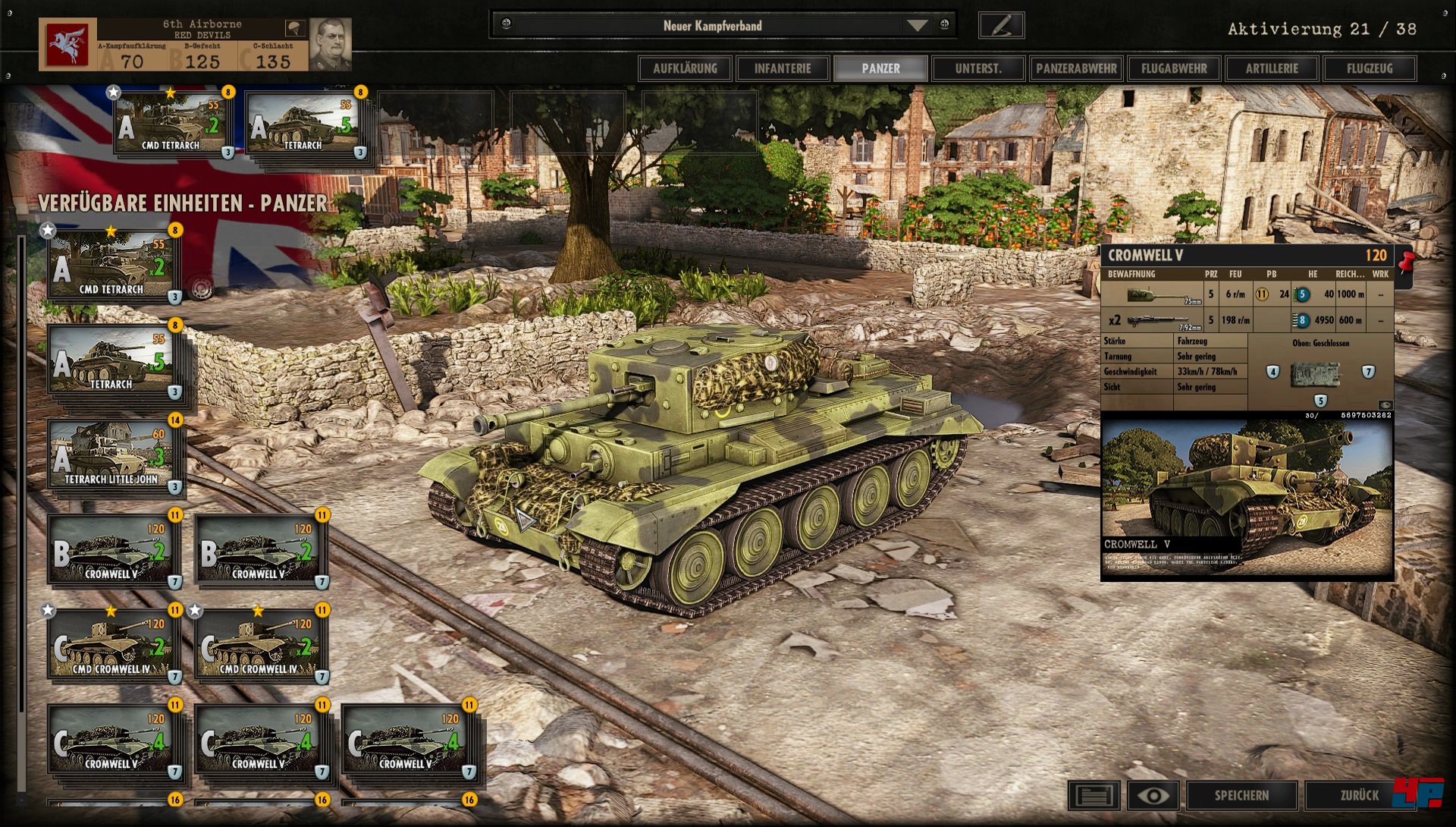This screenshot has height=827, width=1456.
Task: Click the pencil rename button
Action: tap(1001, 26)
